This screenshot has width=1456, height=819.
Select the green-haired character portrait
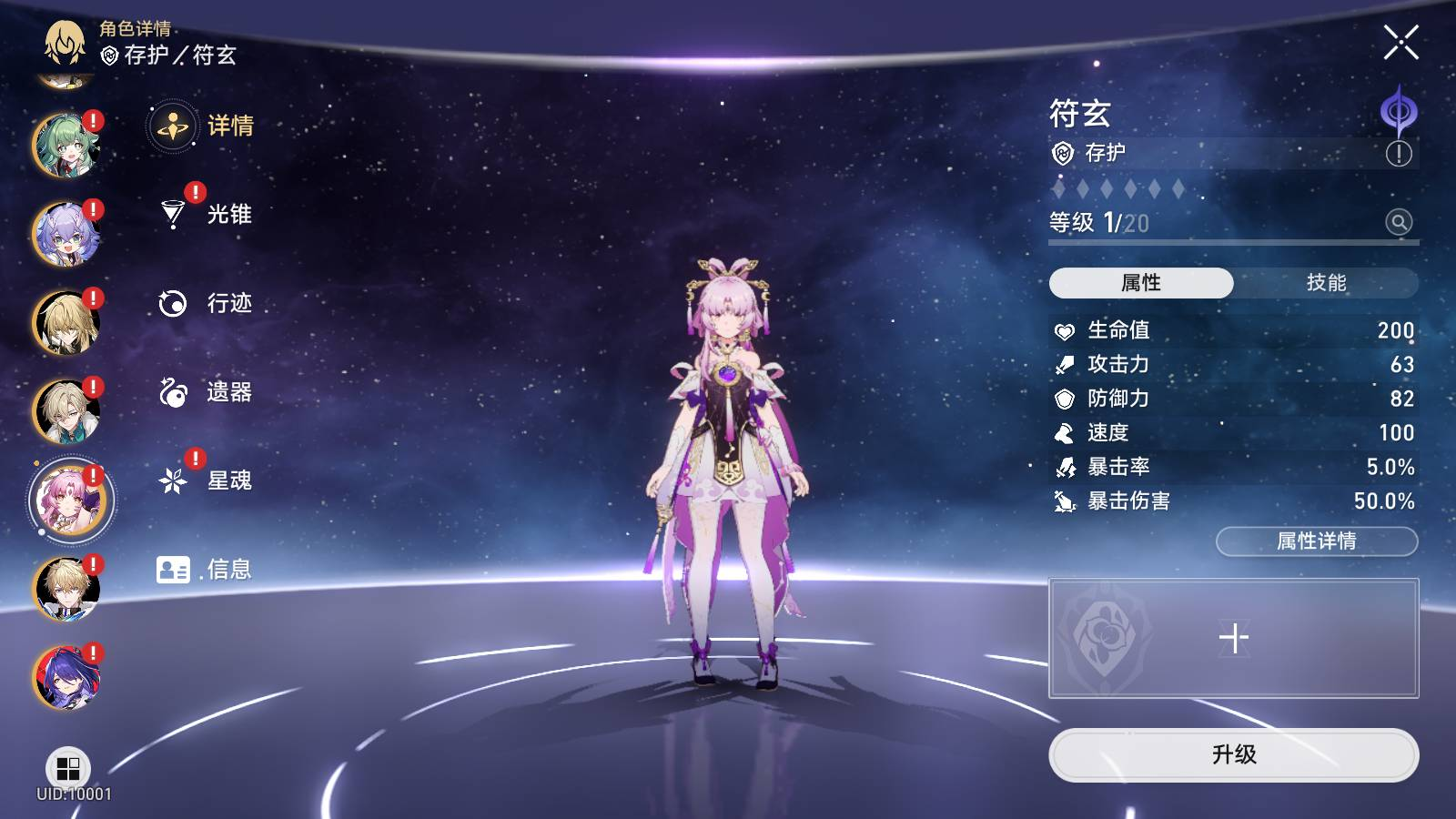click(x=66, y=146)
